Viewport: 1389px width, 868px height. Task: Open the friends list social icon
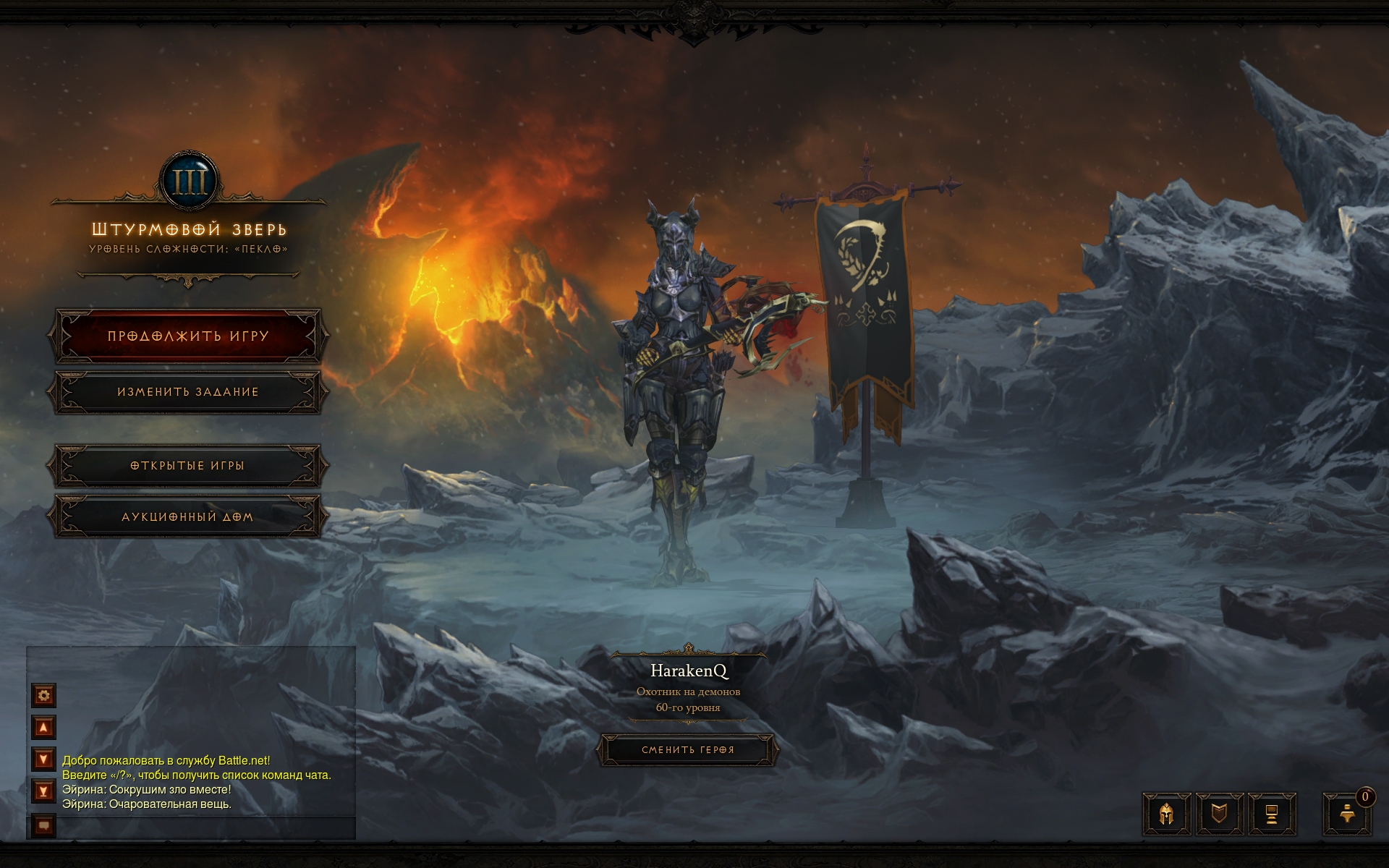click(1347, 814)
